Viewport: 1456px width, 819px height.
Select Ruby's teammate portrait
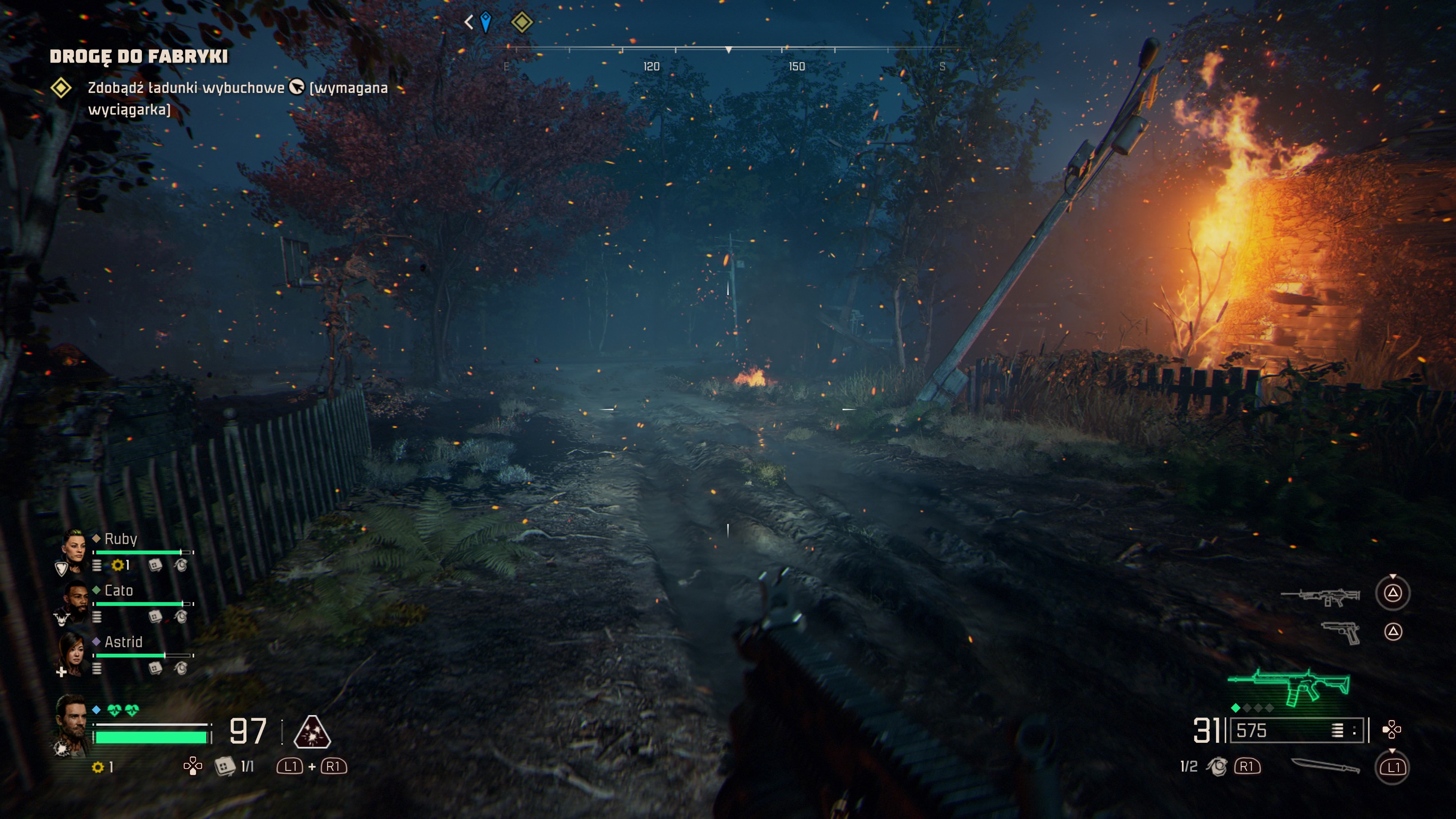(74, 547)
